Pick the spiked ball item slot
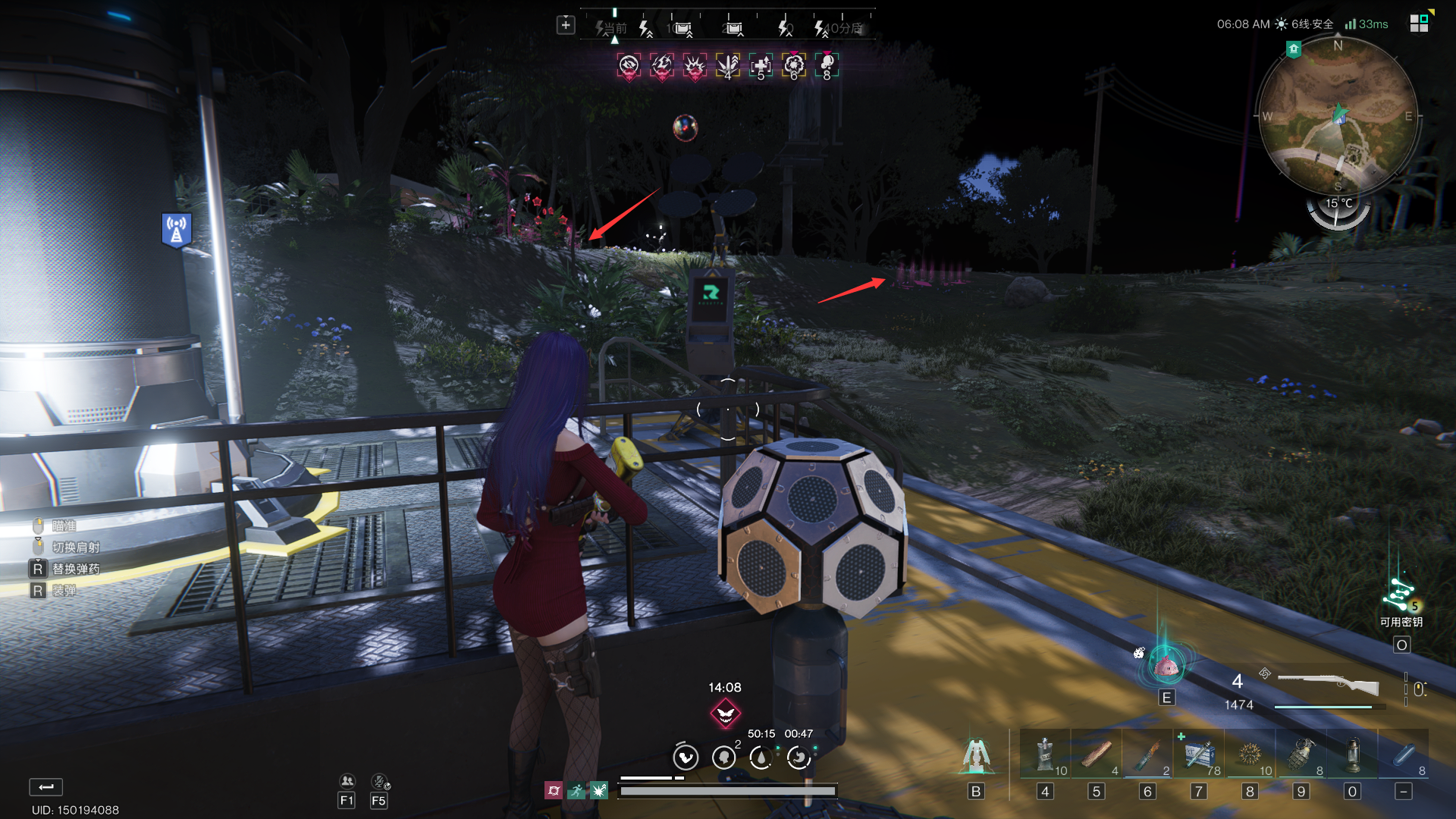Viewport: 1456px width, 819px height. coord(1250,755)
